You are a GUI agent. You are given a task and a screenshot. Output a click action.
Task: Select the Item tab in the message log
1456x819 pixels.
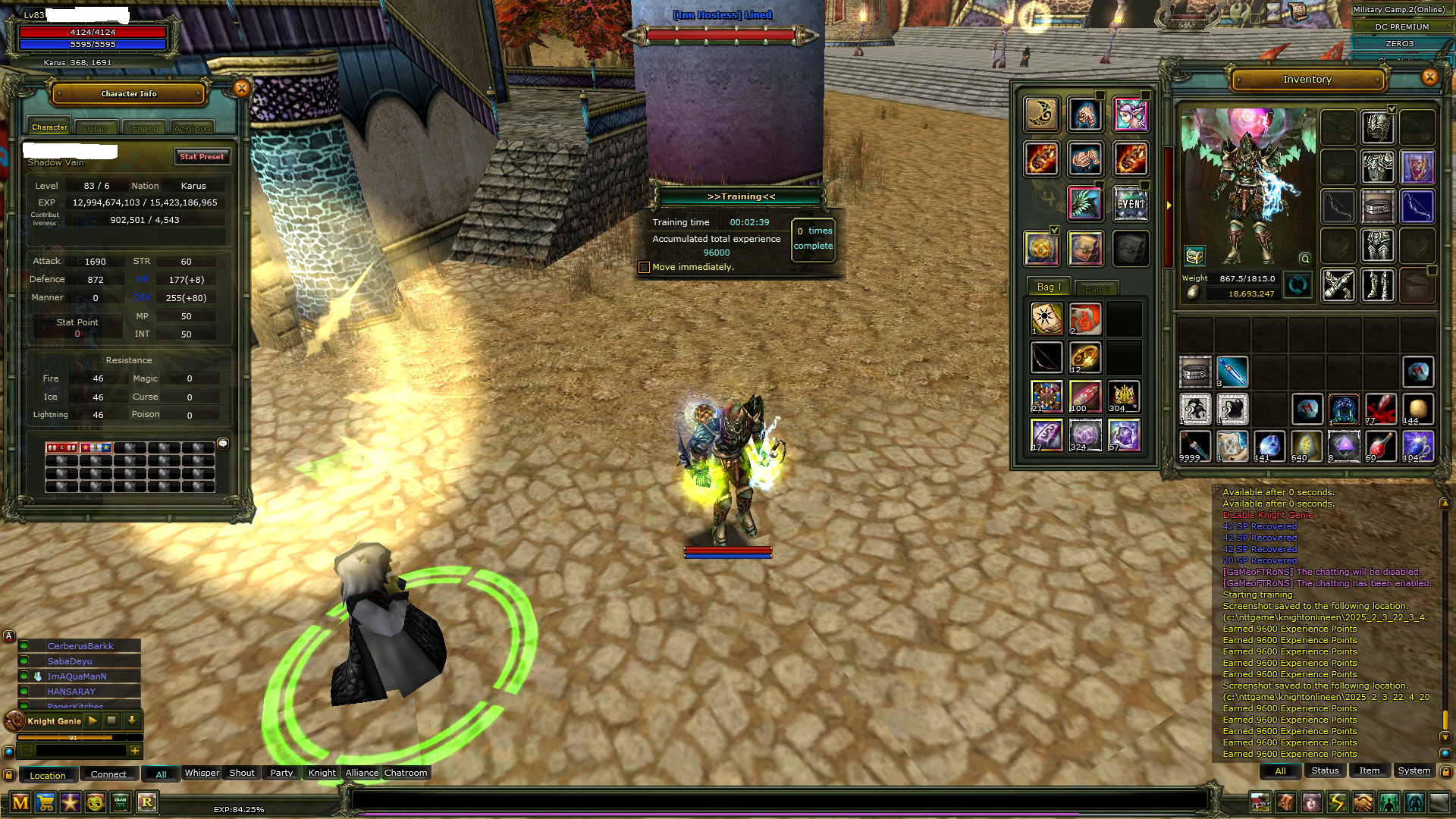1369,770
